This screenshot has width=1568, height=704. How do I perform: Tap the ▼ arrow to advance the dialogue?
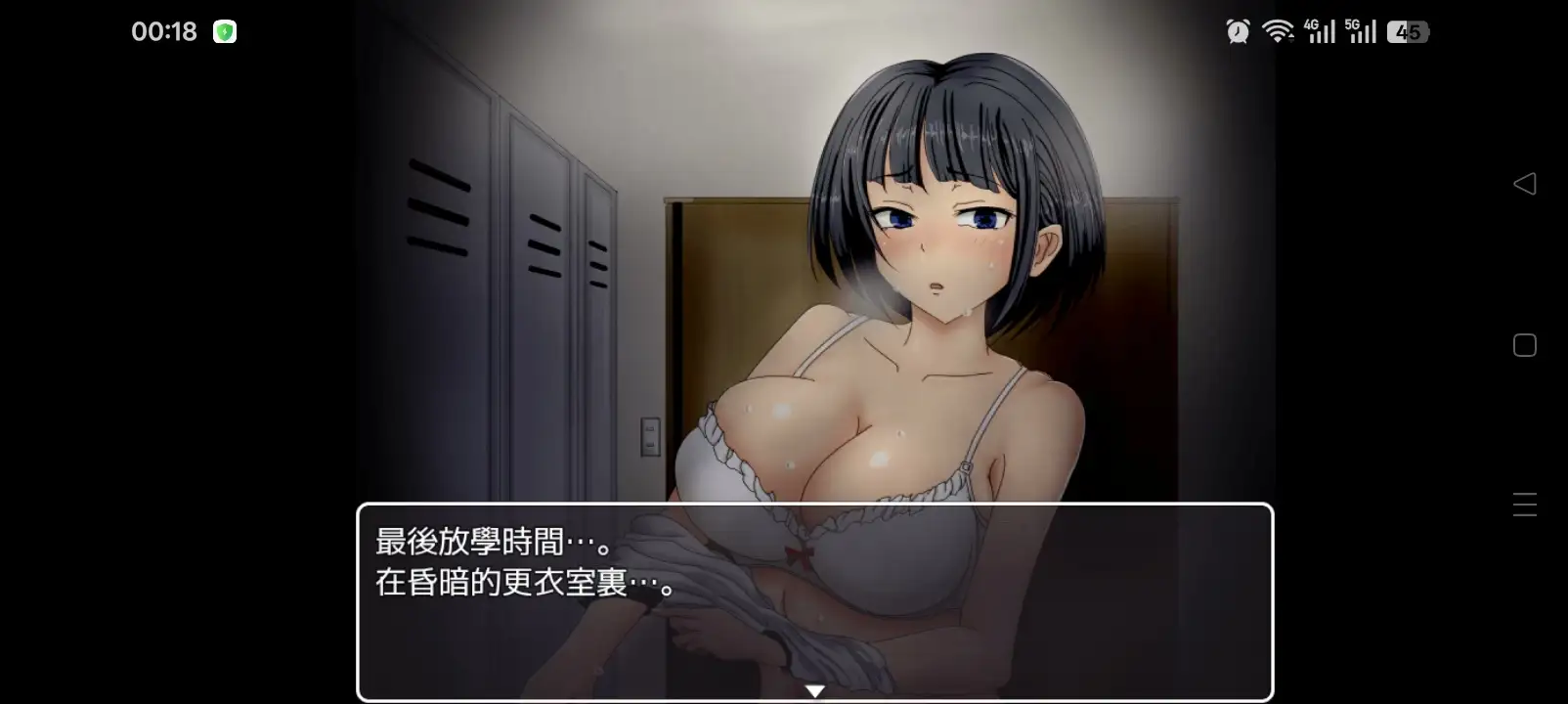tap(813, 688)
